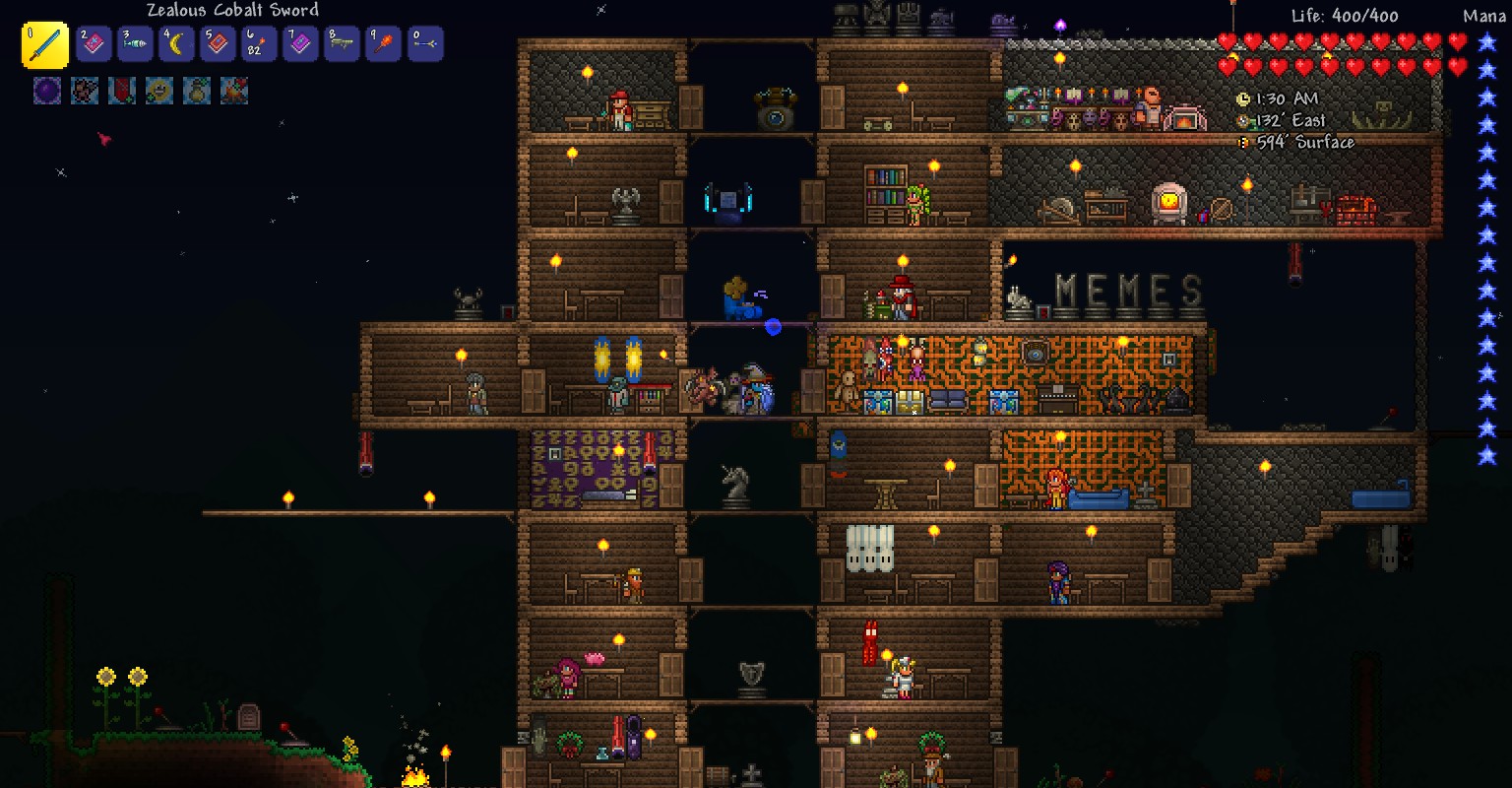Screen dimensions: 1512x788
Task: Select the red spell tome in hotbar slot 5
Action: point(218,43)
